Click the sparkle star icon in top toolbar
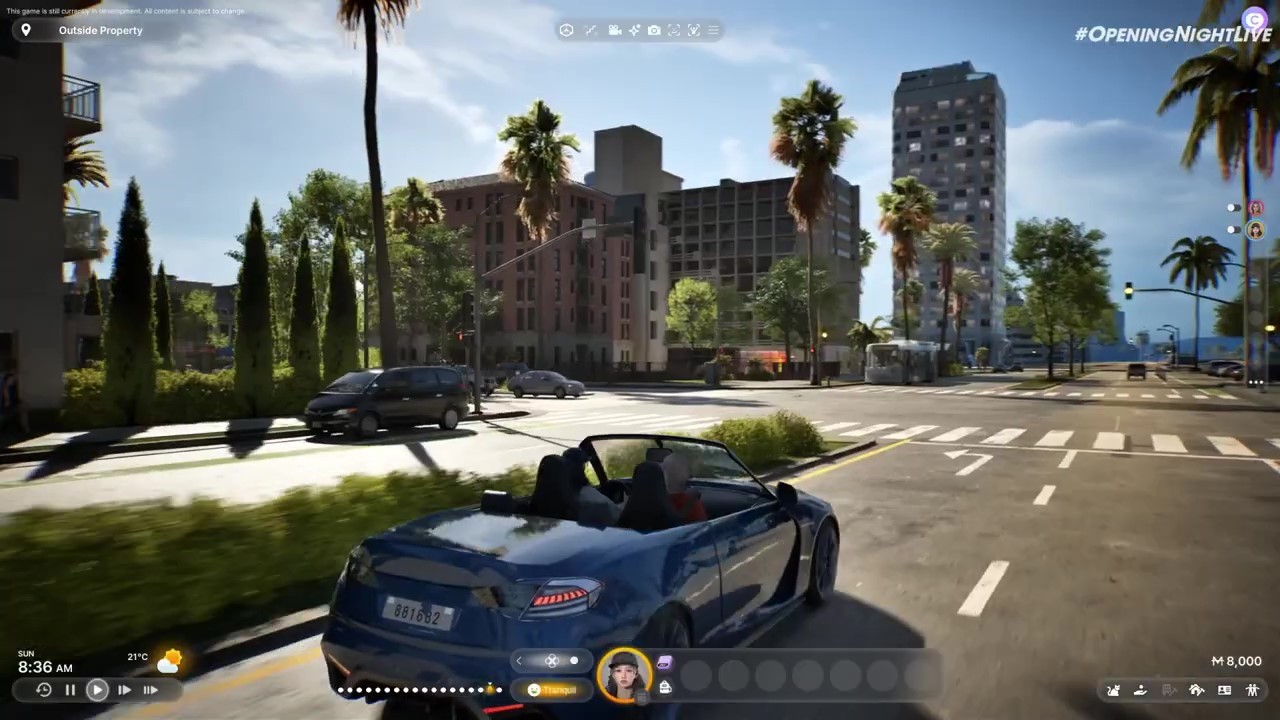This screenshot has width=1280, height=720. 634,30
